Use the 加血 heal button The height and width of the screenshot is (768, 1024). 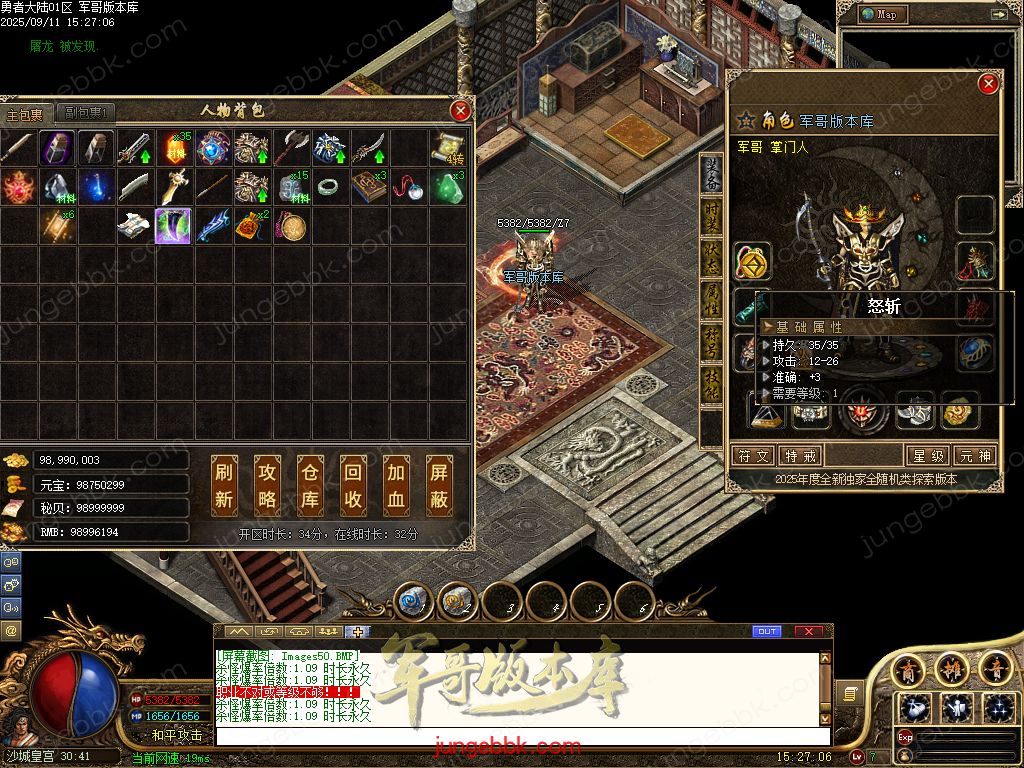[396, 484]
